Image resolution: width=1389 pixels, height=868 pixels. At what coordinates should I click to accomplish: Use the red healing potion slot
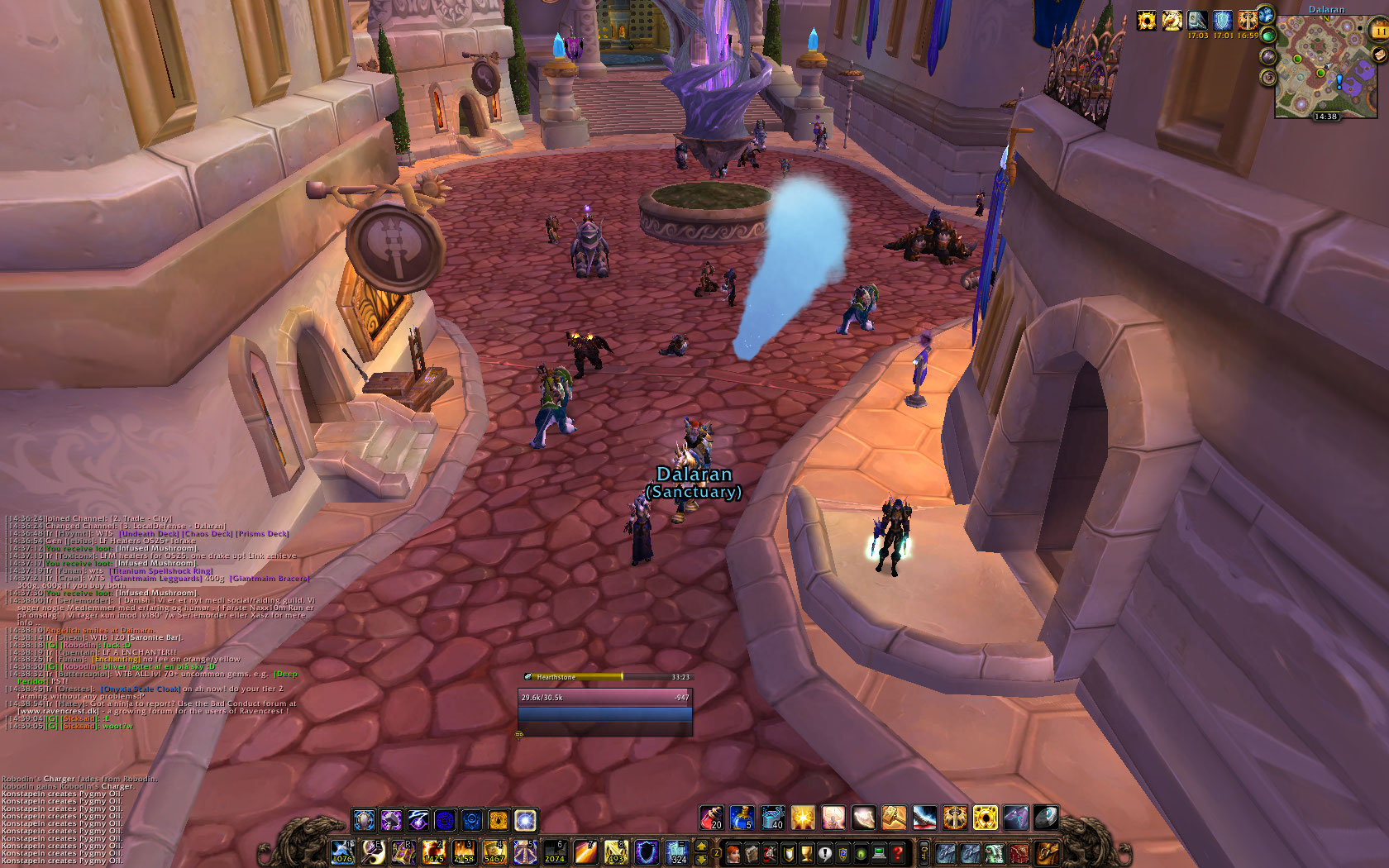pyautogui.click(x=711, y=818)
